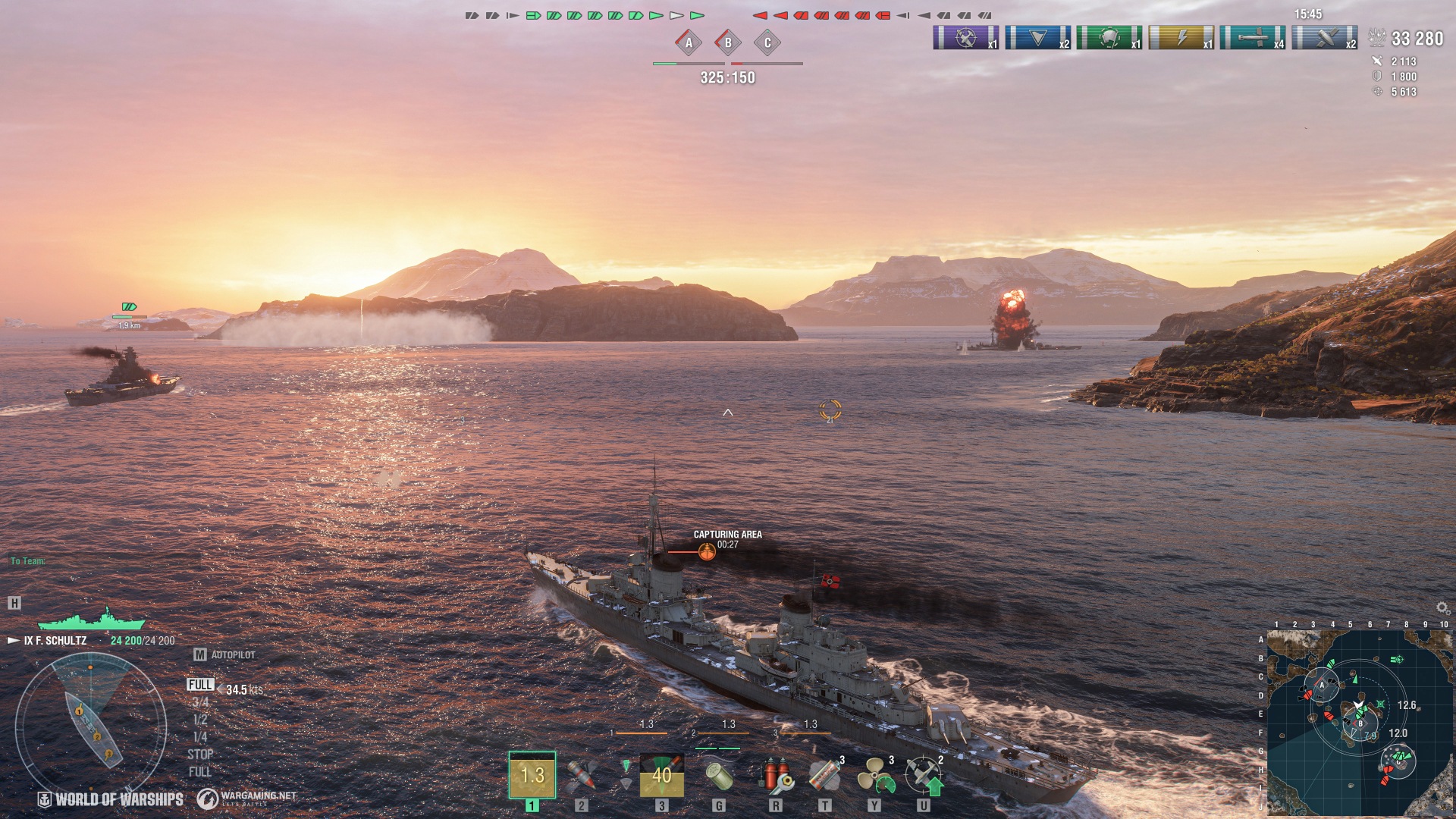Click the teal torpedo hit ribbon
The height and width of the screenshot is (819, 1456).
coord(1252,37)
